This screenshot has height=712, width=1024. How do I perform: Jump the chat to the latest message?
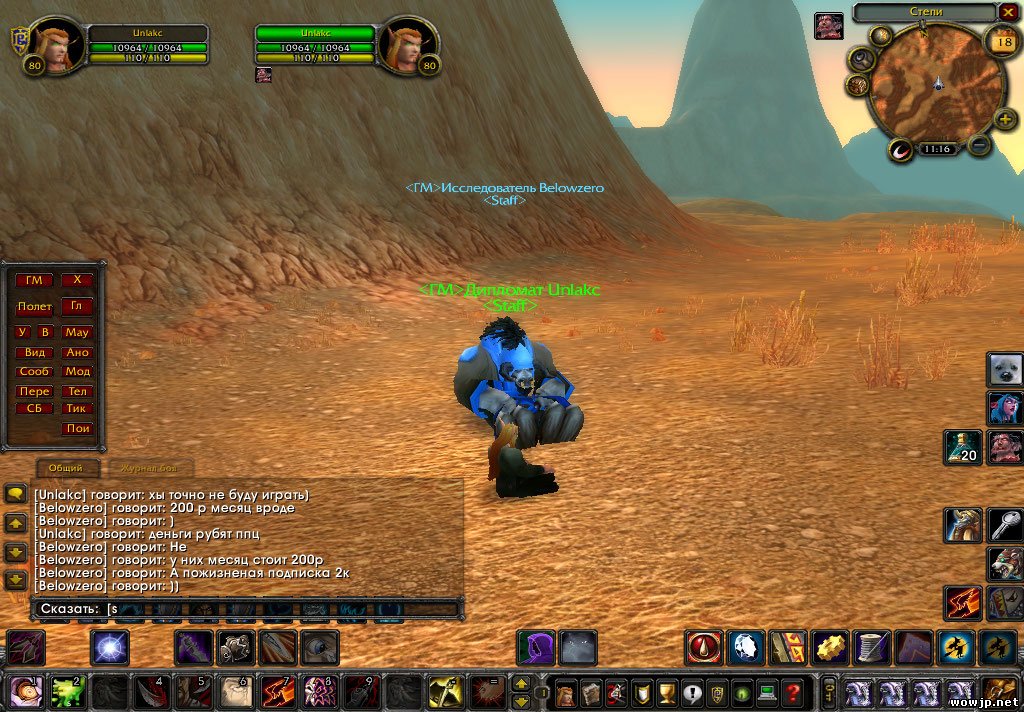click(16, 580)
